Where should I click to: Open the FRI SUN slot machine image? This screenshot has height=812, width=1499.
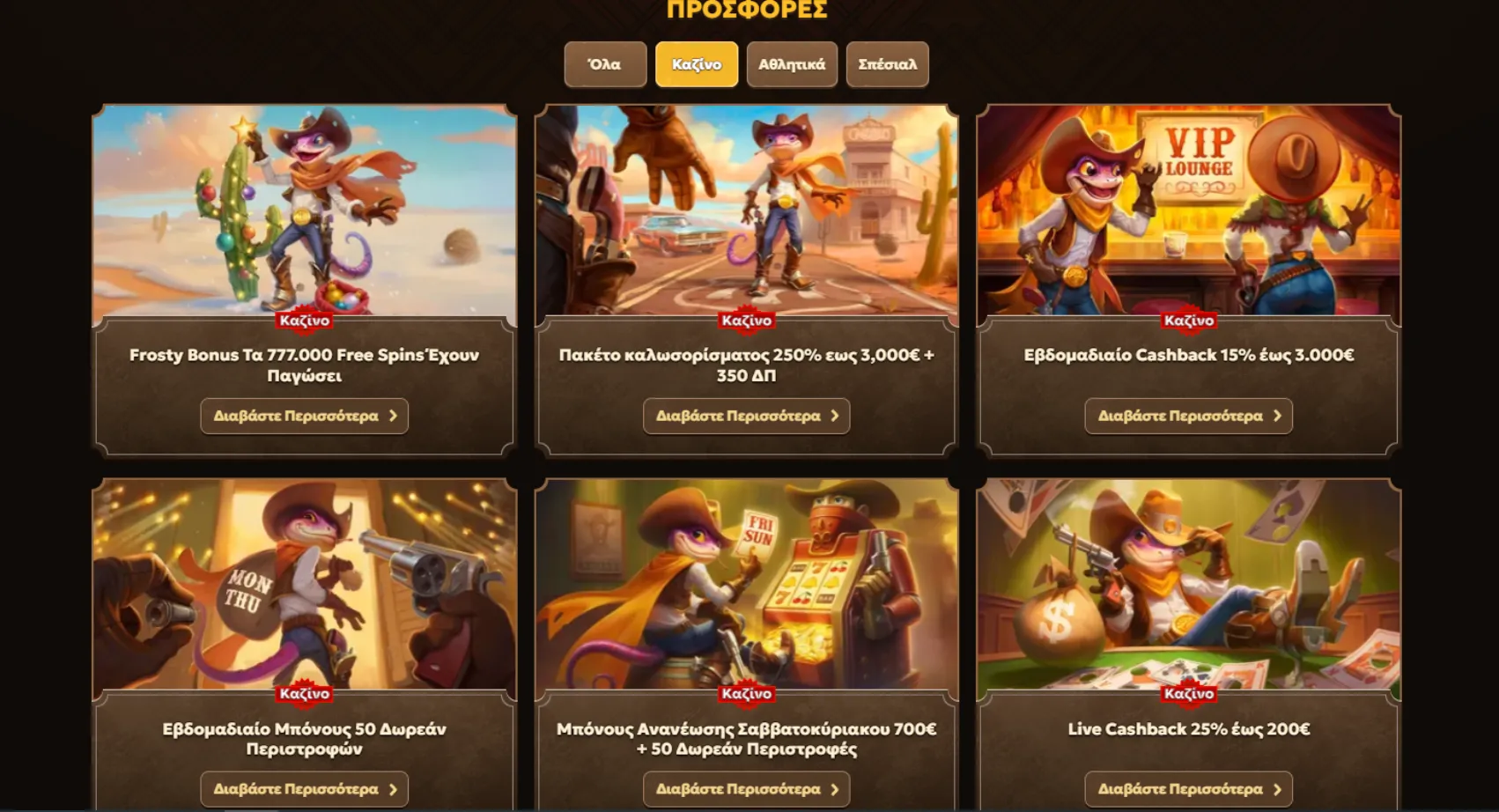(746, 583)
